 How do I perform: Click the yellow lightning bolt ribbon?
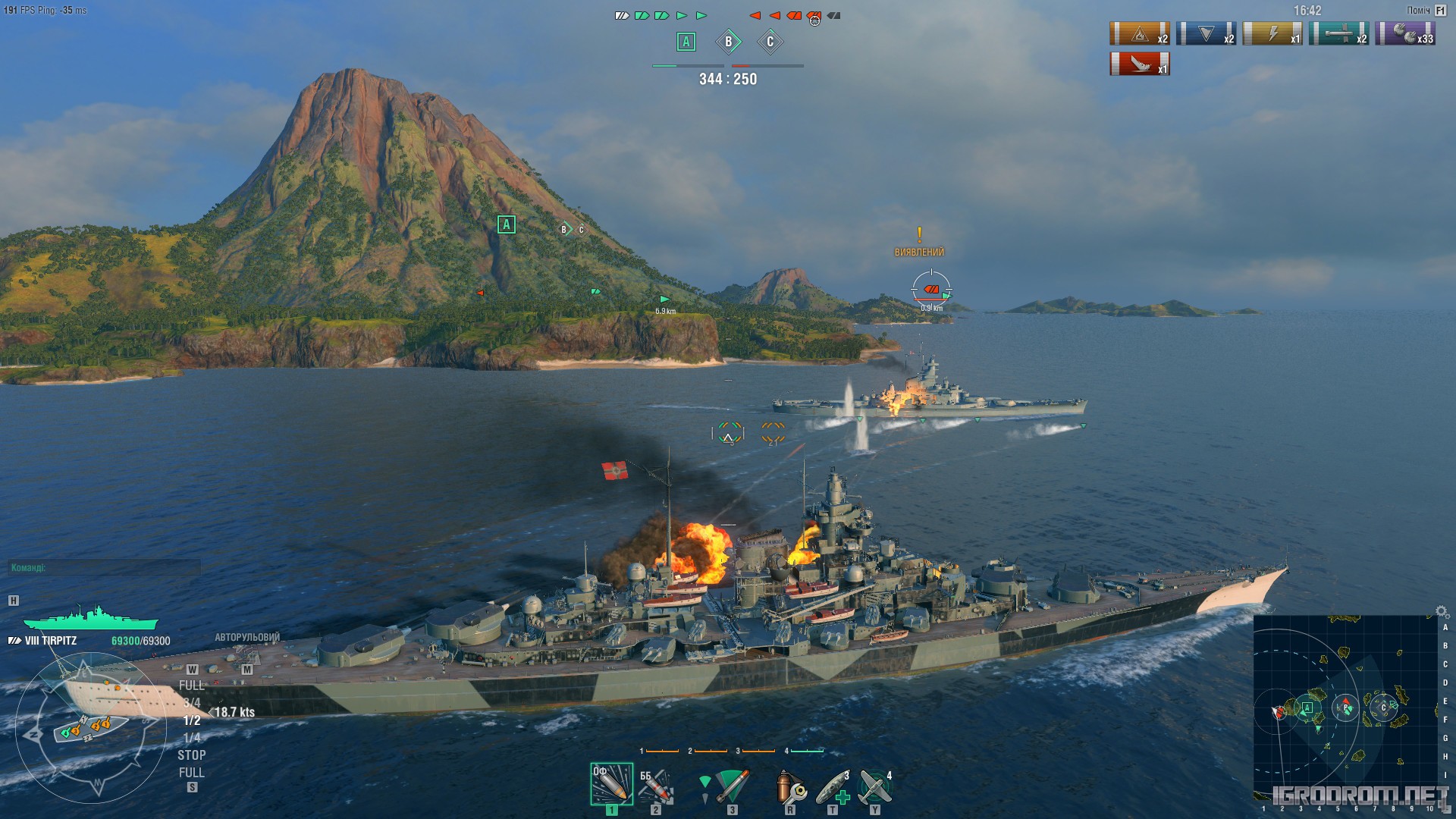pyautogui.click(x=1272, y=34)
